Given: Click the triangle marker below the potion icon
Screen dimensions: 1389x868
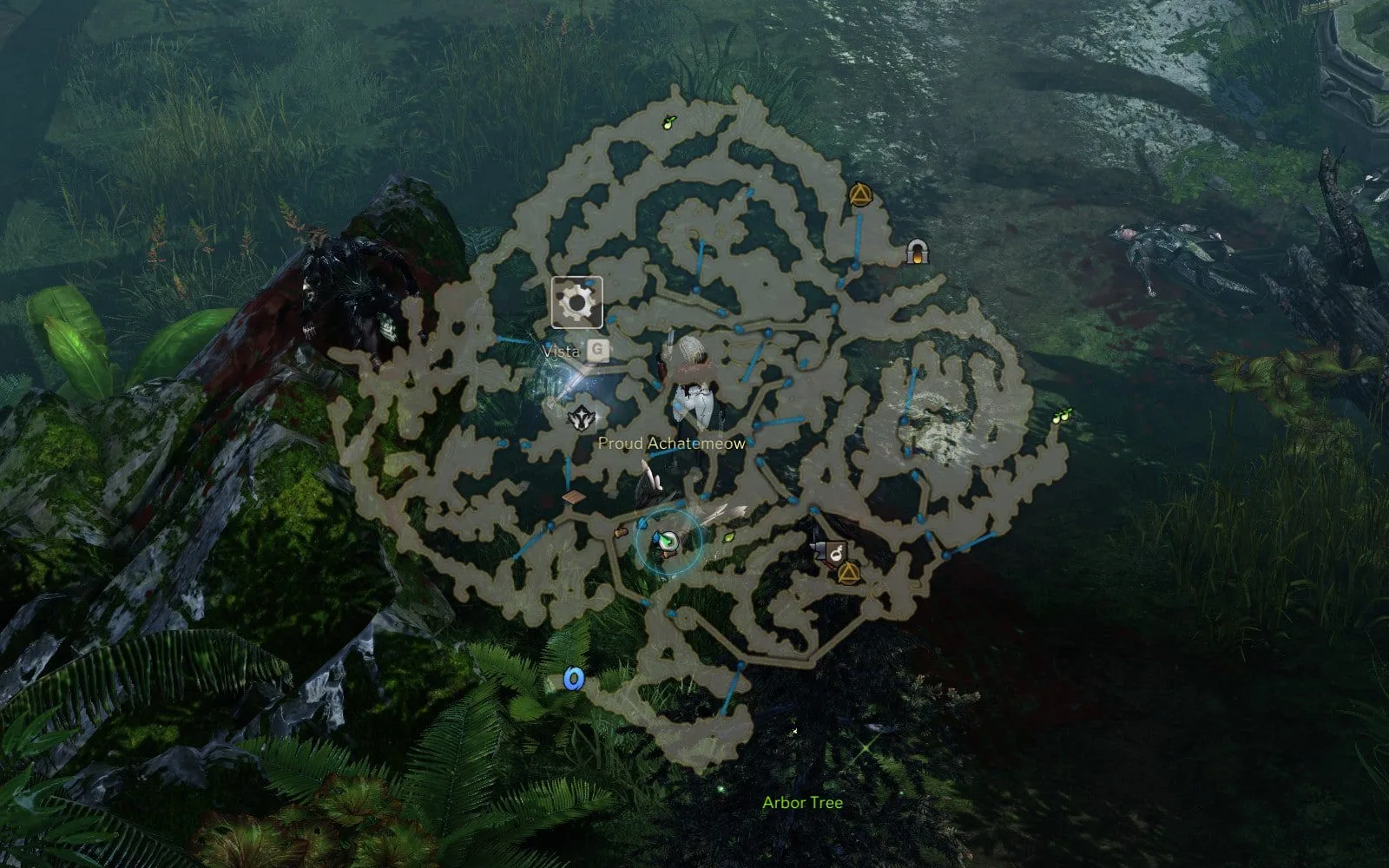Looking at the screenshot, I should click(847, 572).
